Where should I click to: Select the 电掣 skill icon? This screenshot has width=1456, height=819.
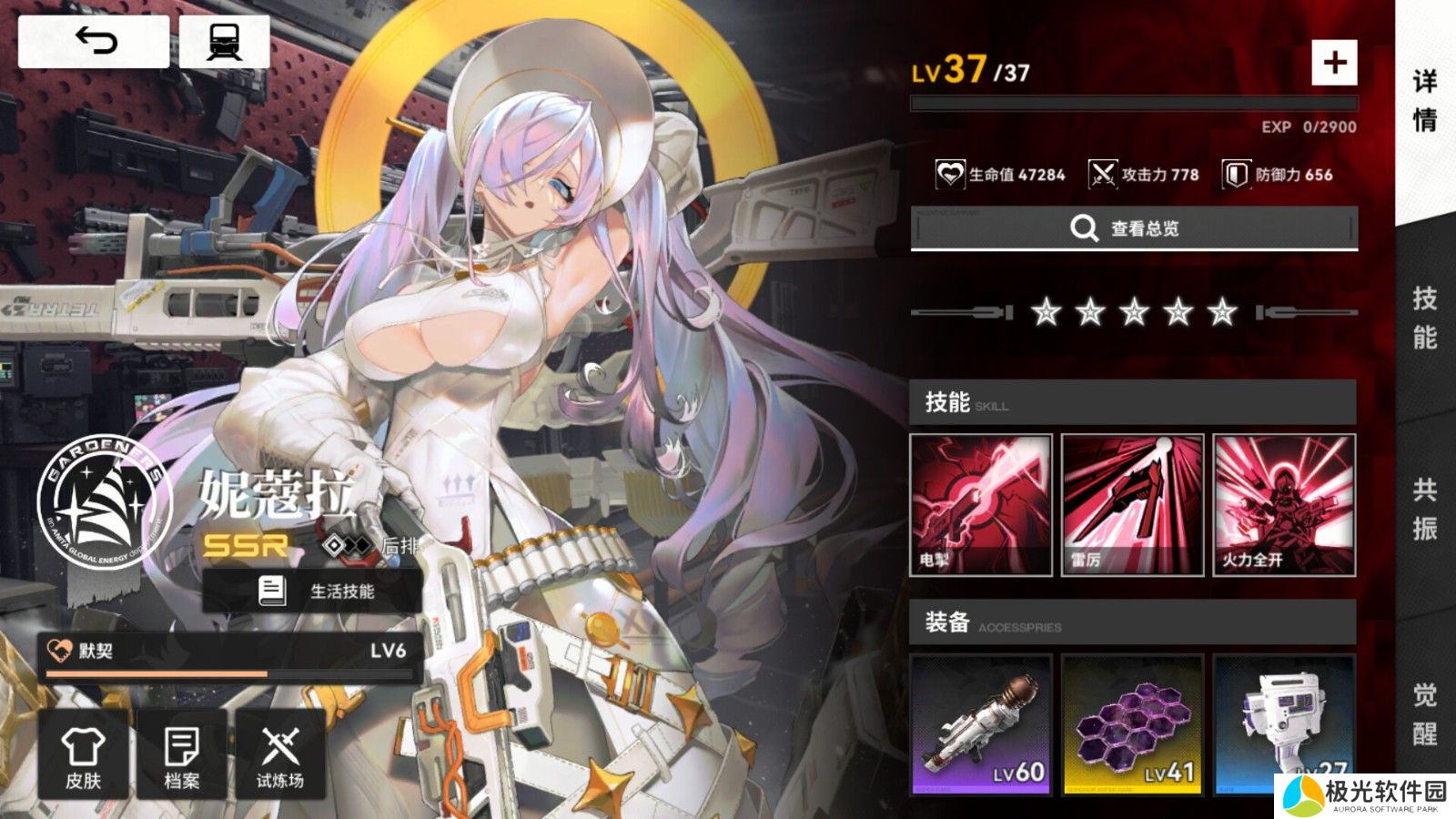click(981, 505)
